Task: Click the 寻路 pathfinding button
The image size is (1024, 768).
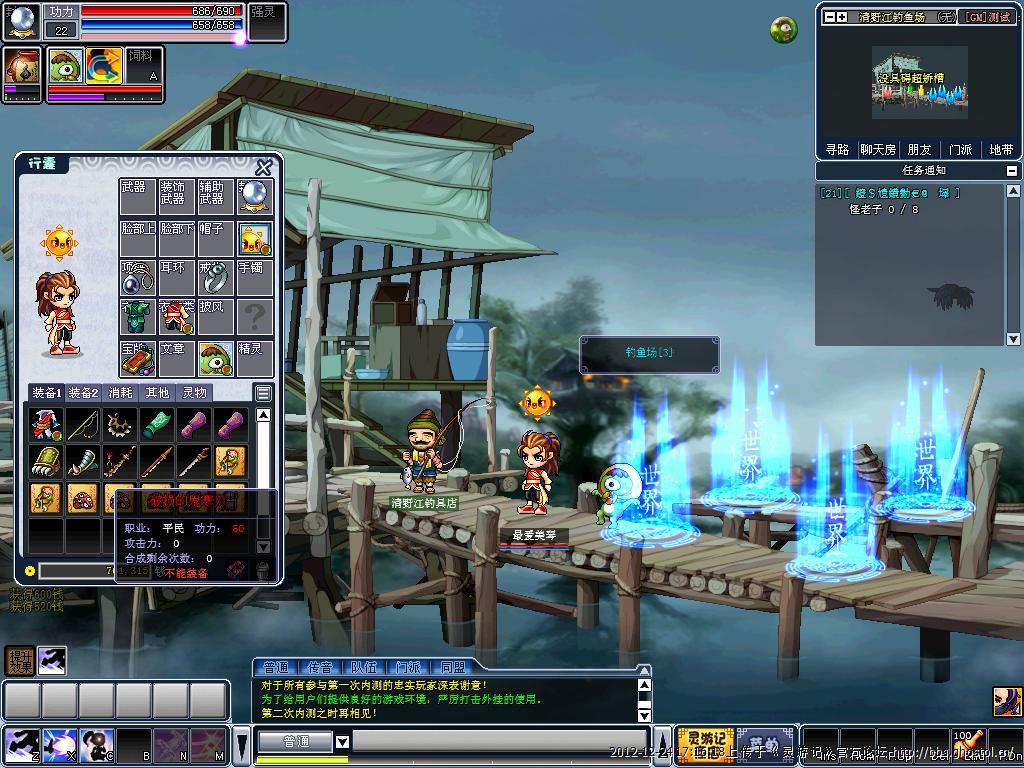Action: pyautogui.click(x=837, y=149)
